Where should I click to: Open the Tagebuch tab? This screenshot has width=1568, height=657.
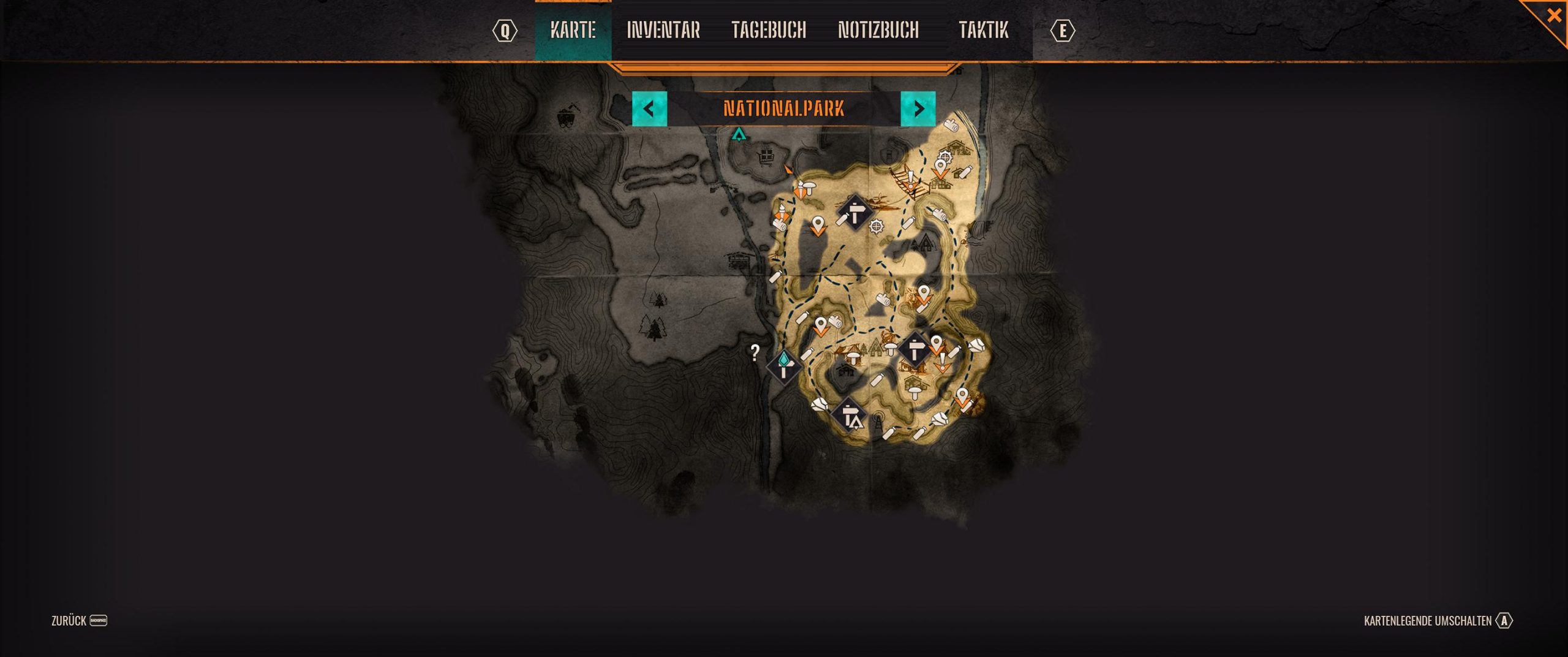point(768,30)
